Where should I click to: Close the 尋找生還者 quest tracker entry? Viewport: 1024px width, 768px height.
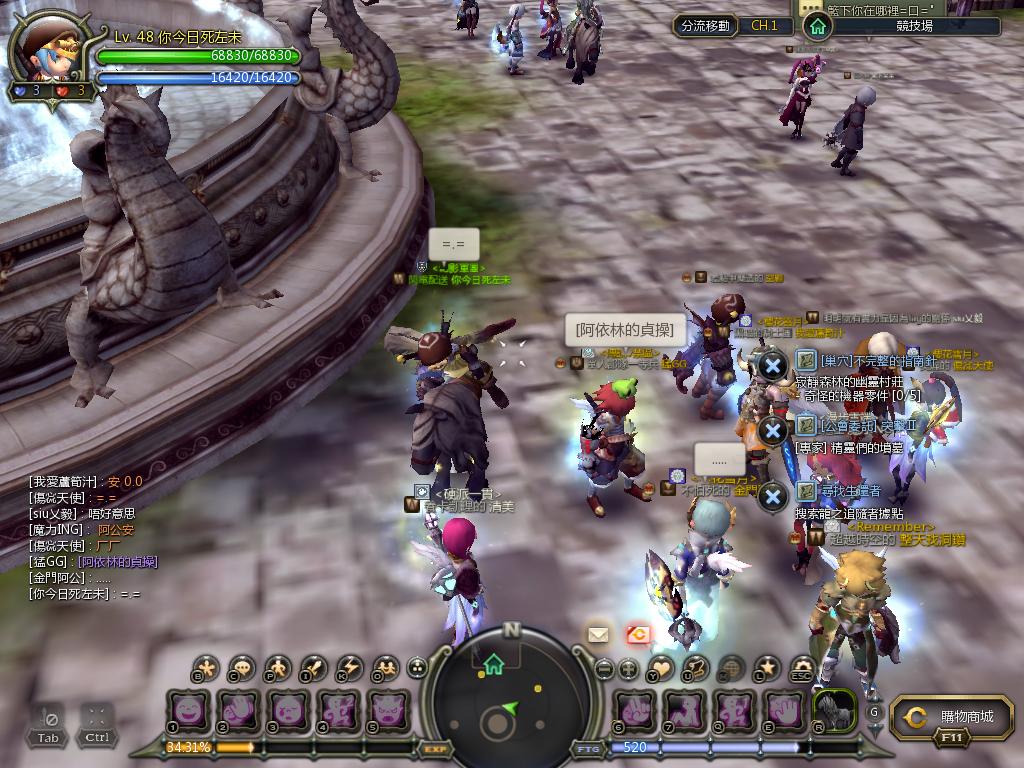[772, 496]
